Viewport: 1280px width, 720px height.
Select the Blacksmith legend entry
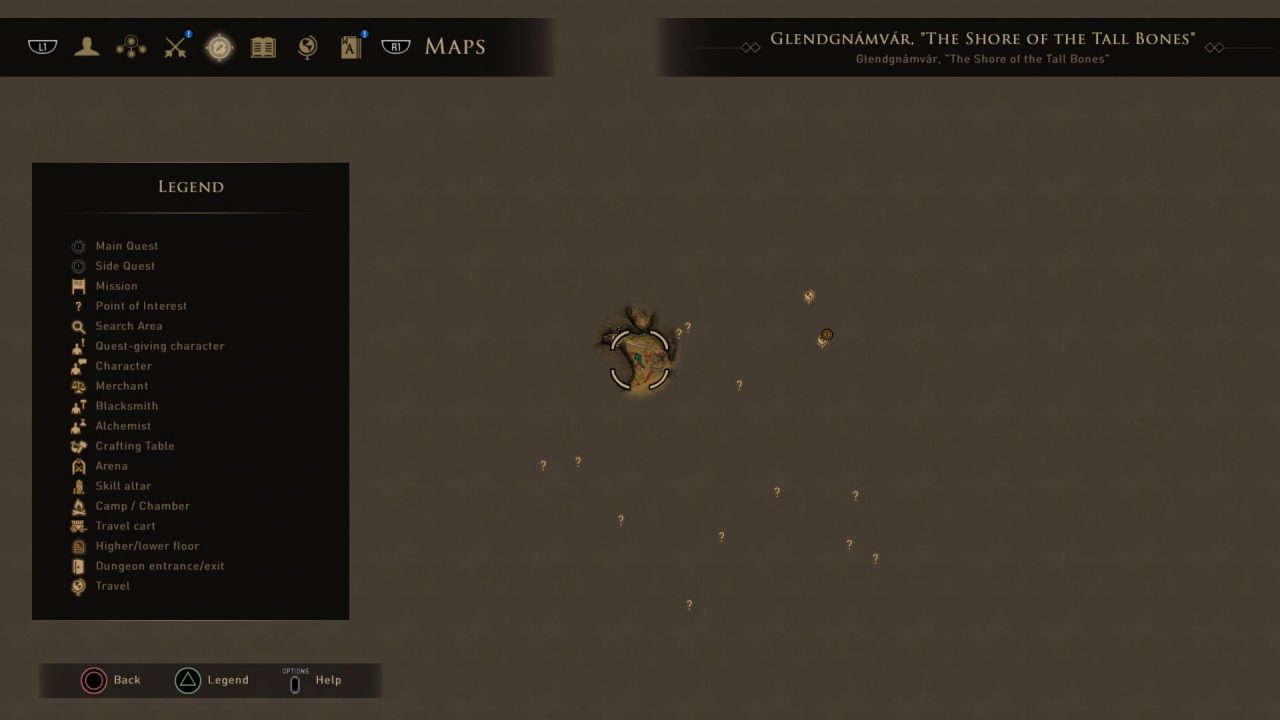(x=126, y=406)
